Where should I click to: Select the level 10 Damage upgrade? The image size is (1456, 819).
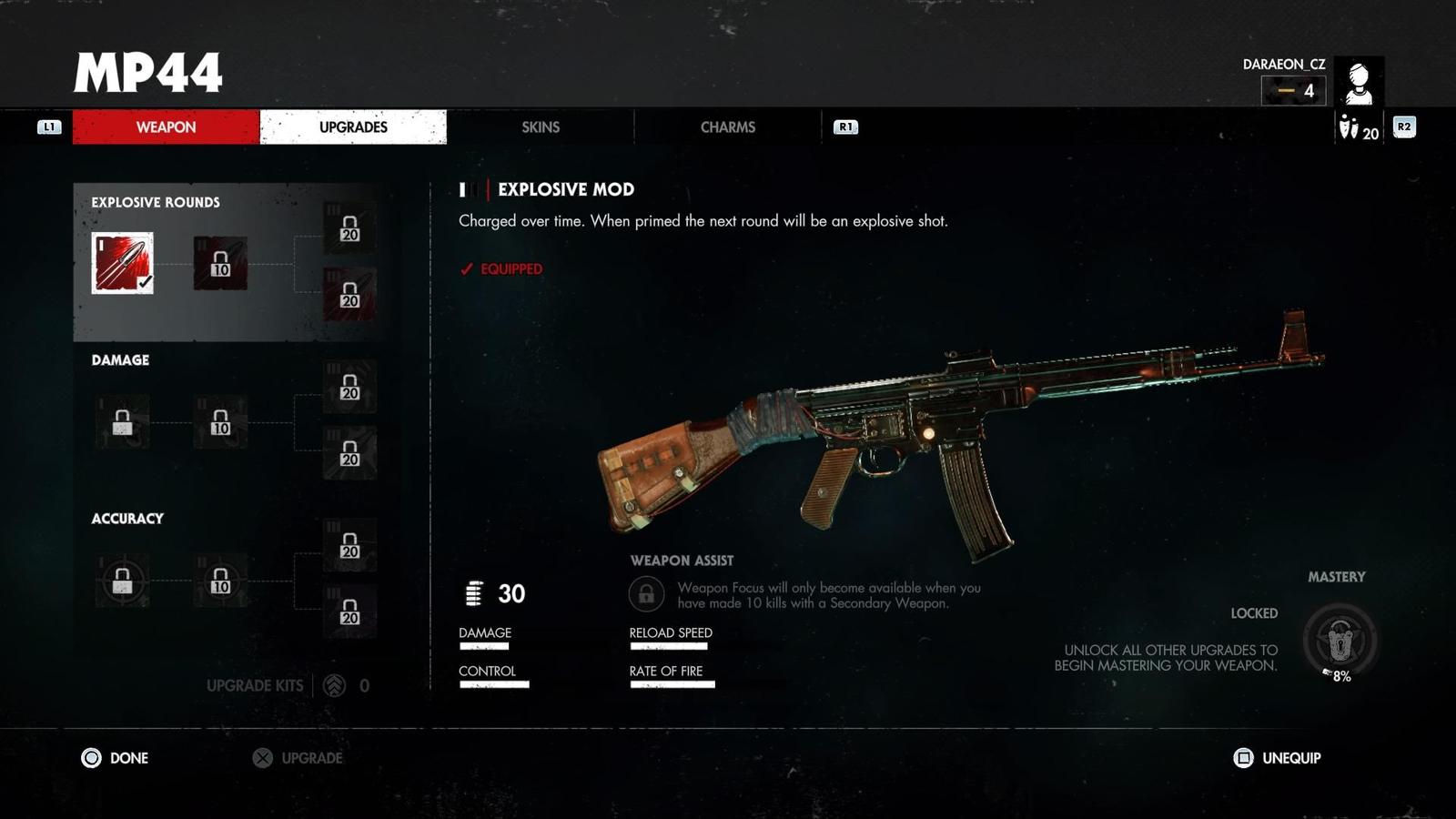pyautogui.click(x=220, y=422)
